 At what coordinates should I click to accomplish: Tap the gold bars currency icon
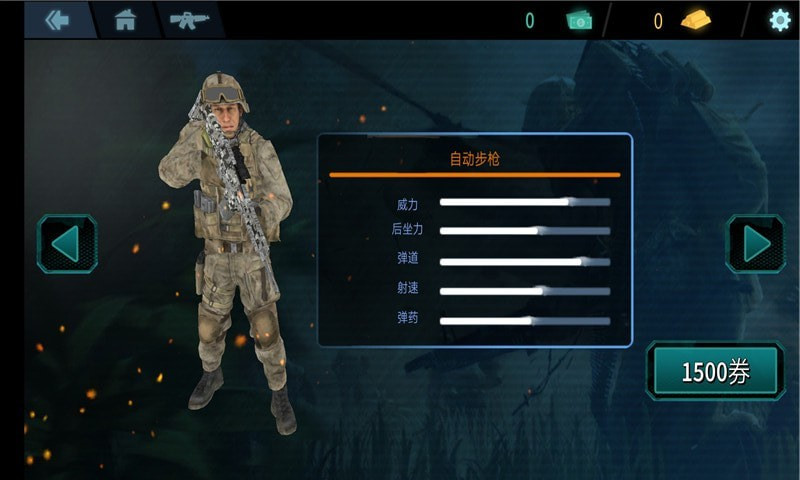696,20
